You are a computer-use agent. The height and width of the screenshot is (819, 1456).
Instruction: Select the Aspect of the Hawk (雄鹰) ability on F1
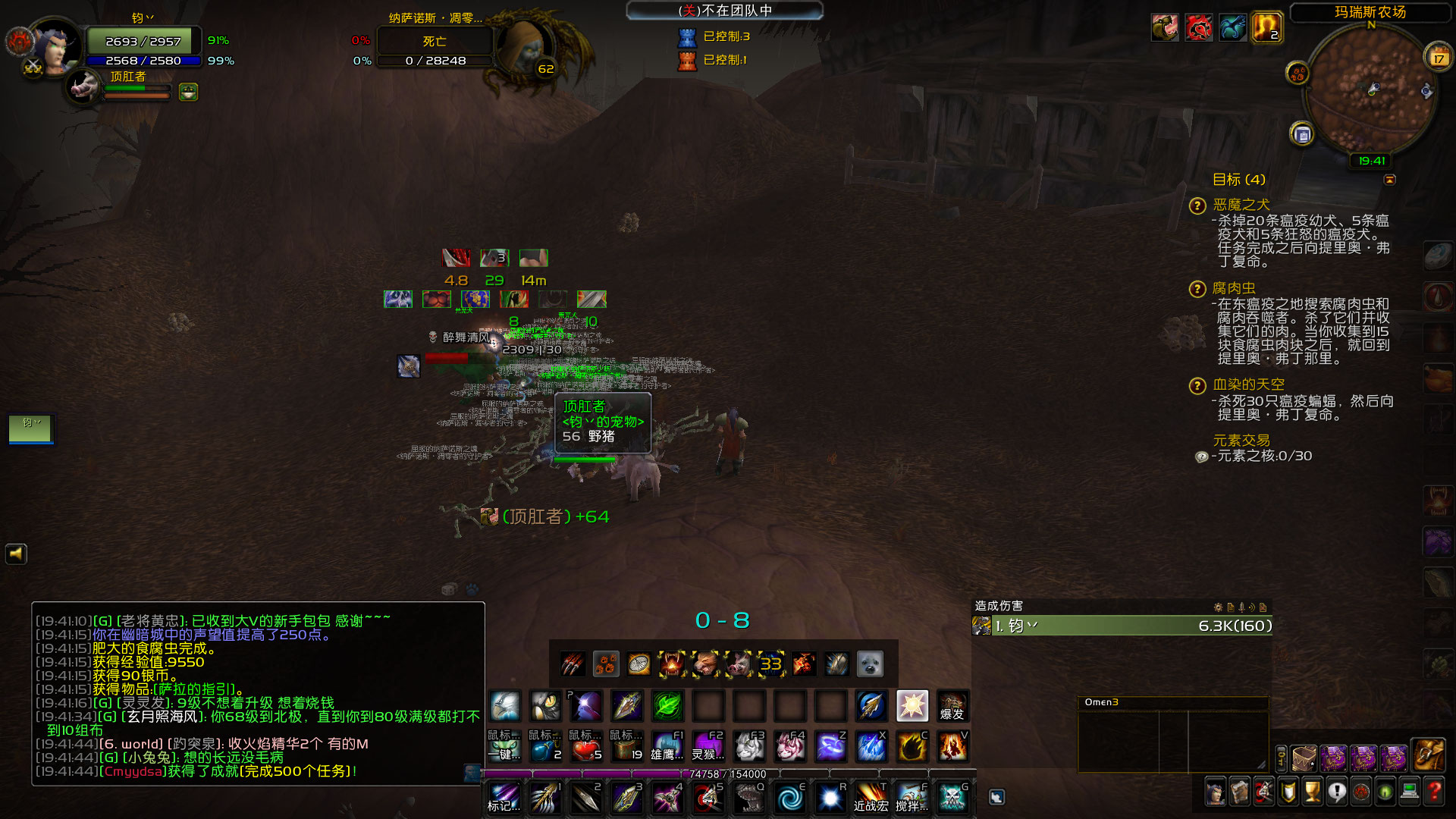coord(667,748)
